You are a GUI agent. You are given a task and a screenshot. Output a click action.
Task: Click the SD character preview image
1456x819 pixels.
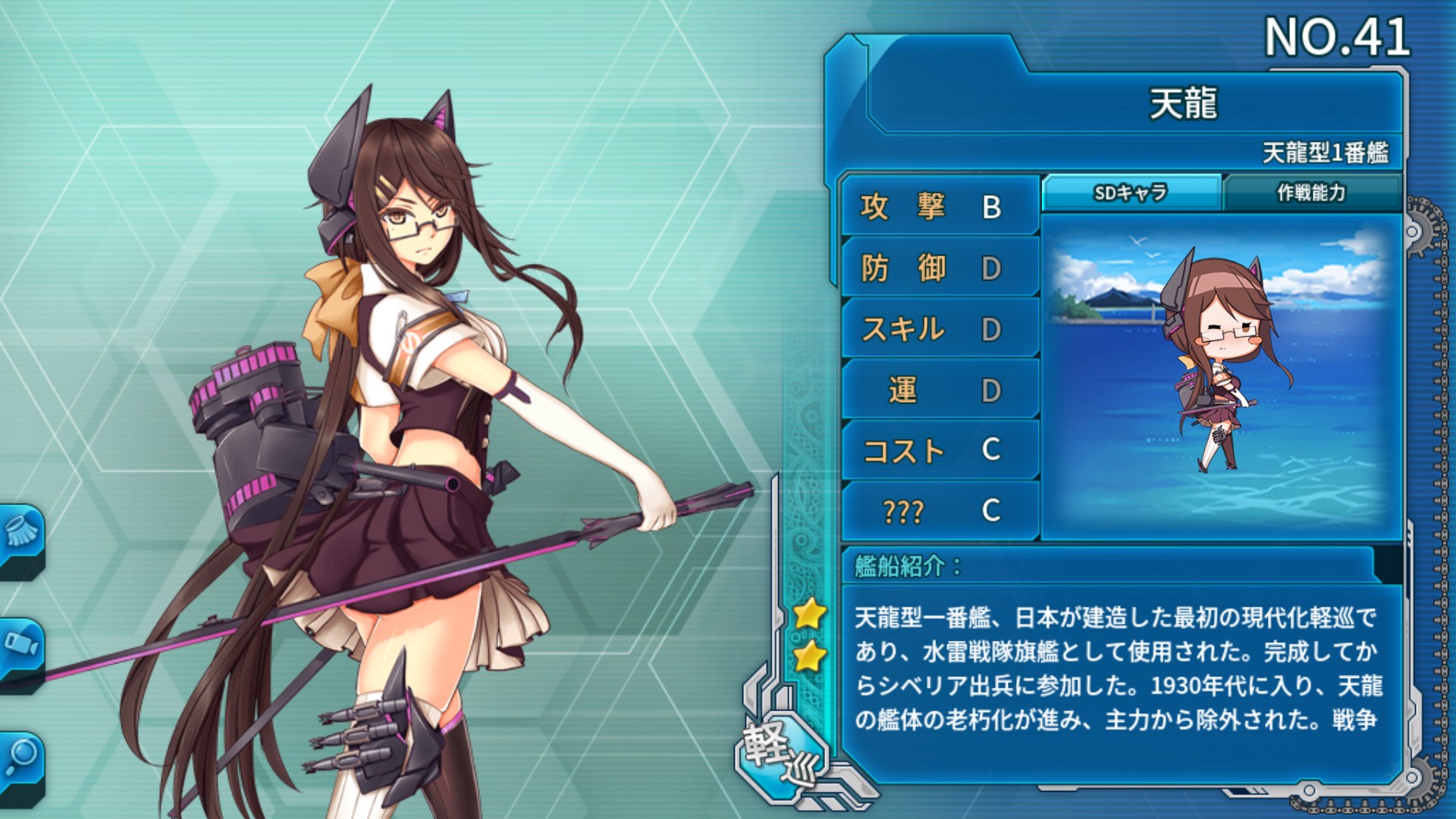click(1220, 377)
